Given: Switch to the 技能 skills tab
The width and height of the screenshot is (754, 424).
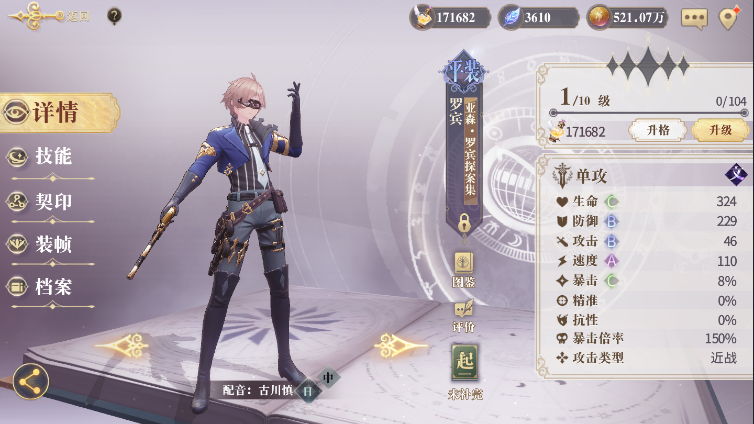Looking at the screenshot, I should [50, 157].
